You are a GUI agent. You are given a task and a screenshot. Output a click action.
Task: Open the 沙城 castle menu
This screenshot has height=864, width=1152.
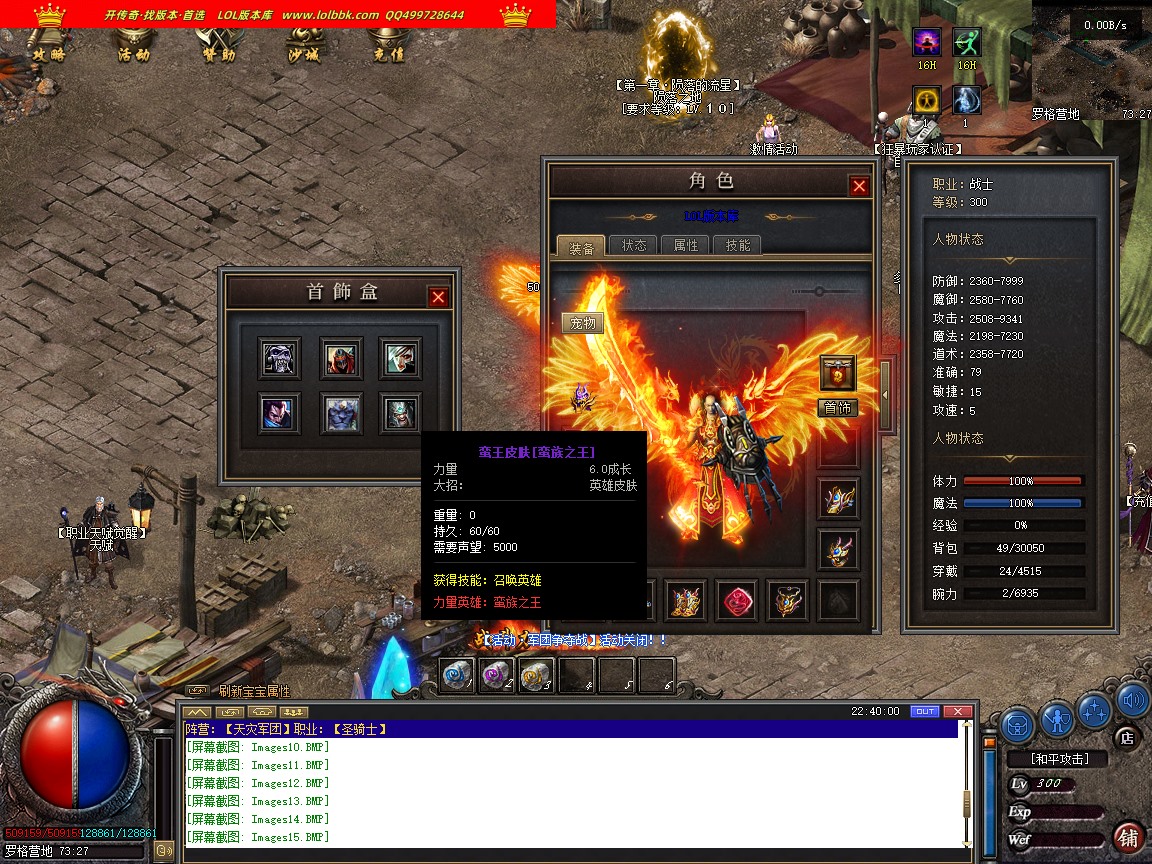303,54
